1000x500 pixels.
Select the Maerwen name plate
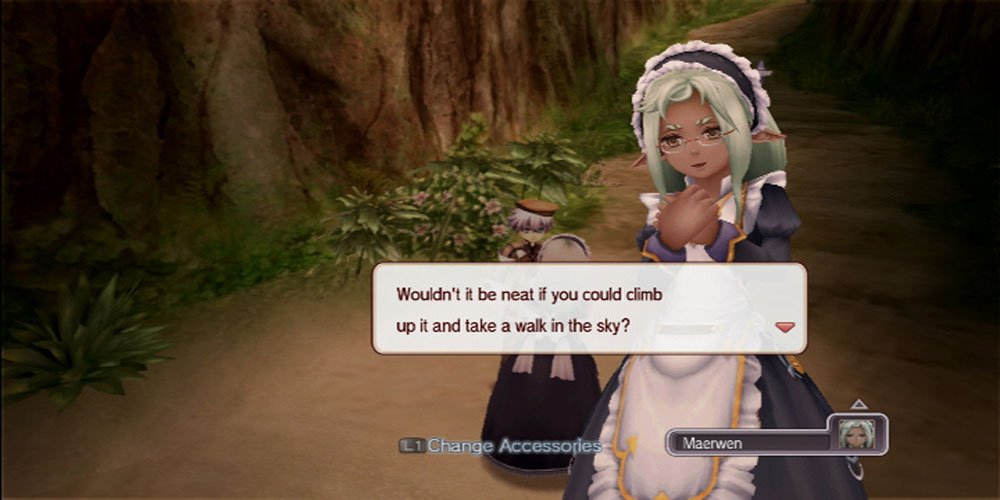tap(747, 441)
